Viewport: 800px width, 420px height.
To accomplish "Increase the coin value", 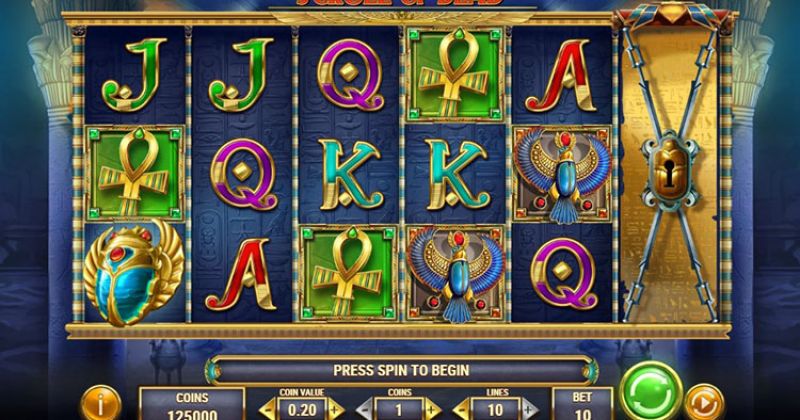I will [x=335, y=410].
